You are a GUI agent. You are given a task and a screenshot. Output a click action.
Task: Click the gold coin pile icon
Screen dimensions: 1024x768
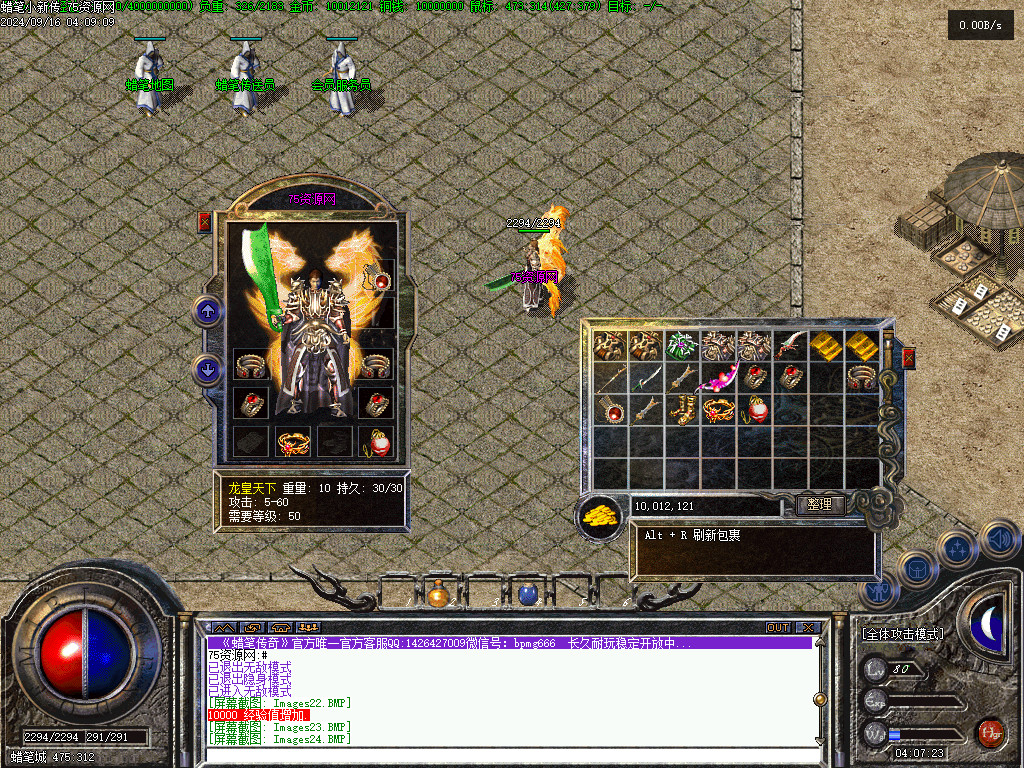[x=599, y=515]
